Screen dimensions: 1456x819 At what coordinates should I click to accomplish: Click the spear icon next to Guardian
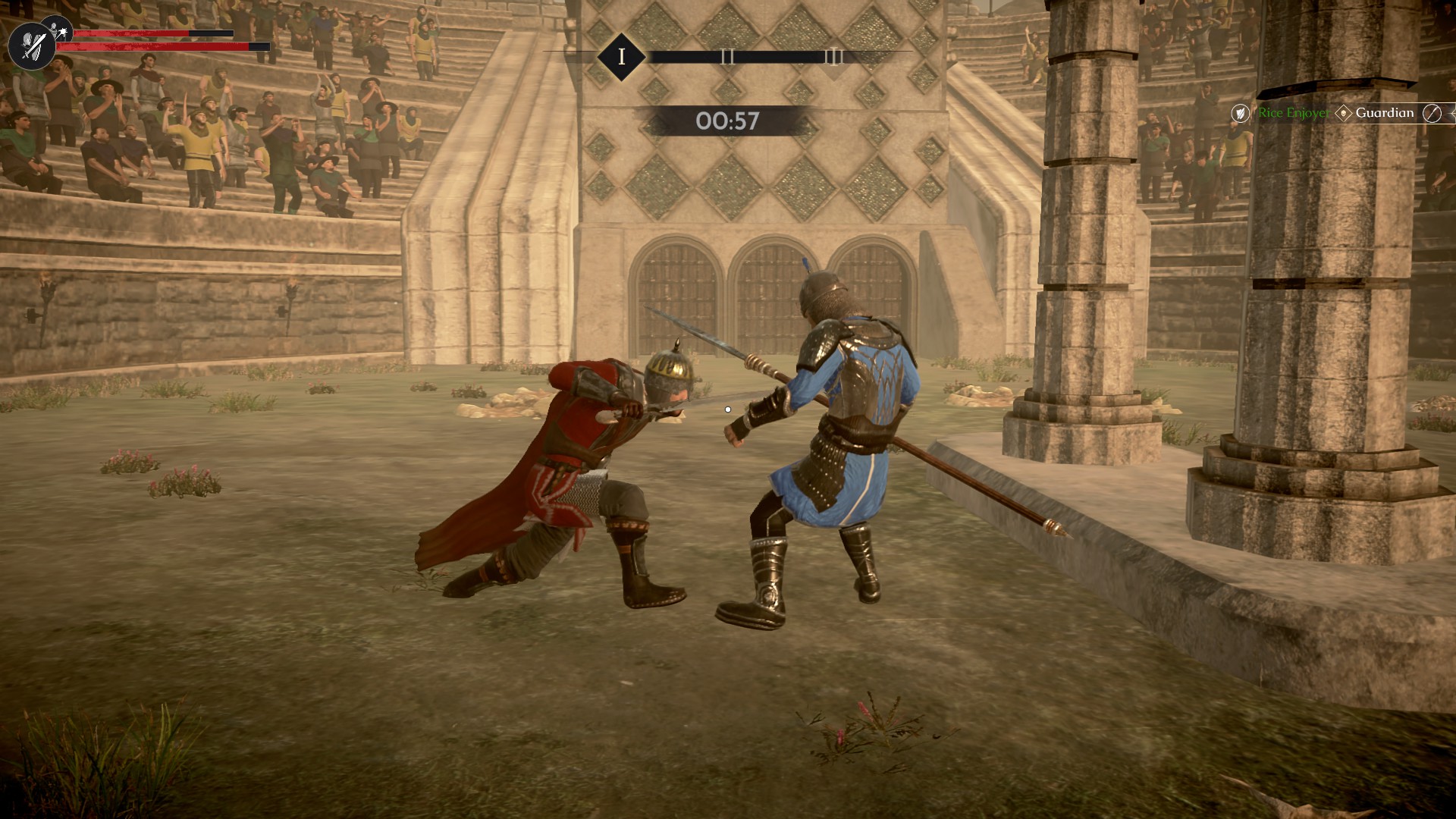(x=1431, y=114)
